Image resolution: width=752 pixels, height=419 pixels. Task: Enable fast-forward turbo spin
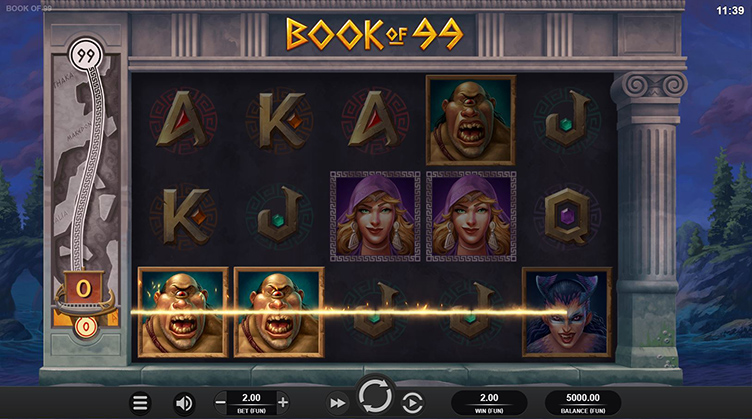click(x=338, y=403)
